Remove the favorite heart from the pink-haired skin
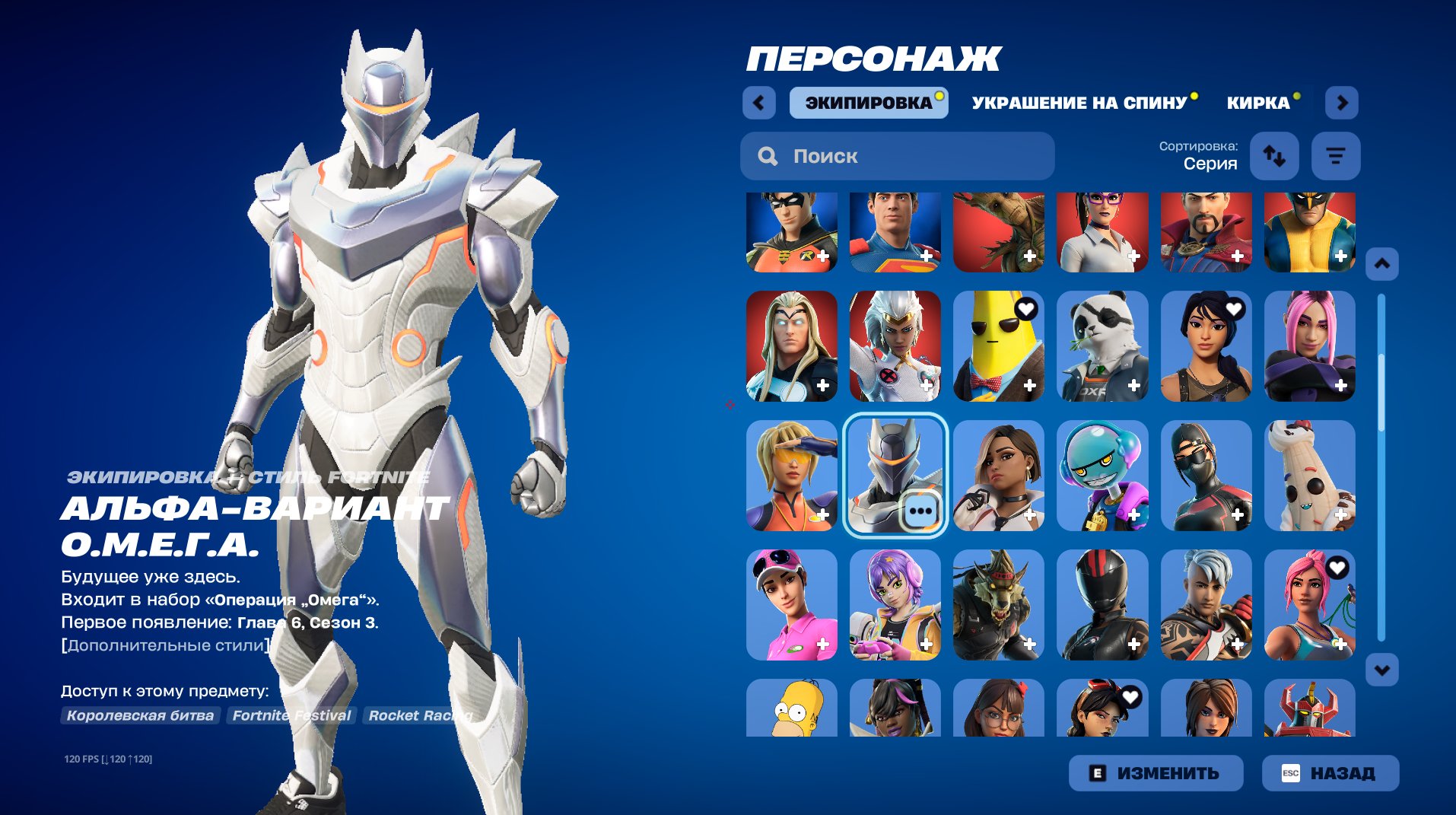 click(1339, 567)
